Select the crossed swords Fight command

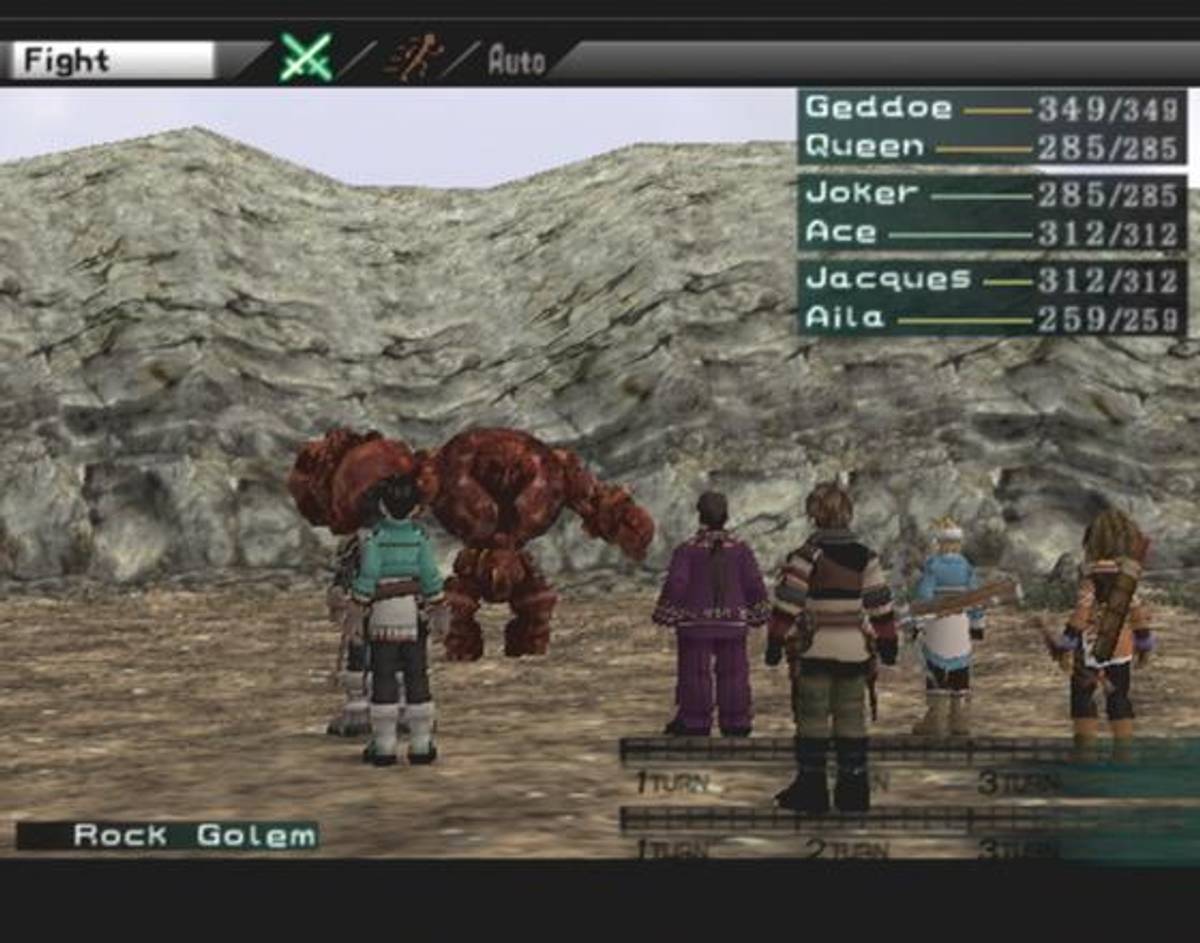coord(305,58)
